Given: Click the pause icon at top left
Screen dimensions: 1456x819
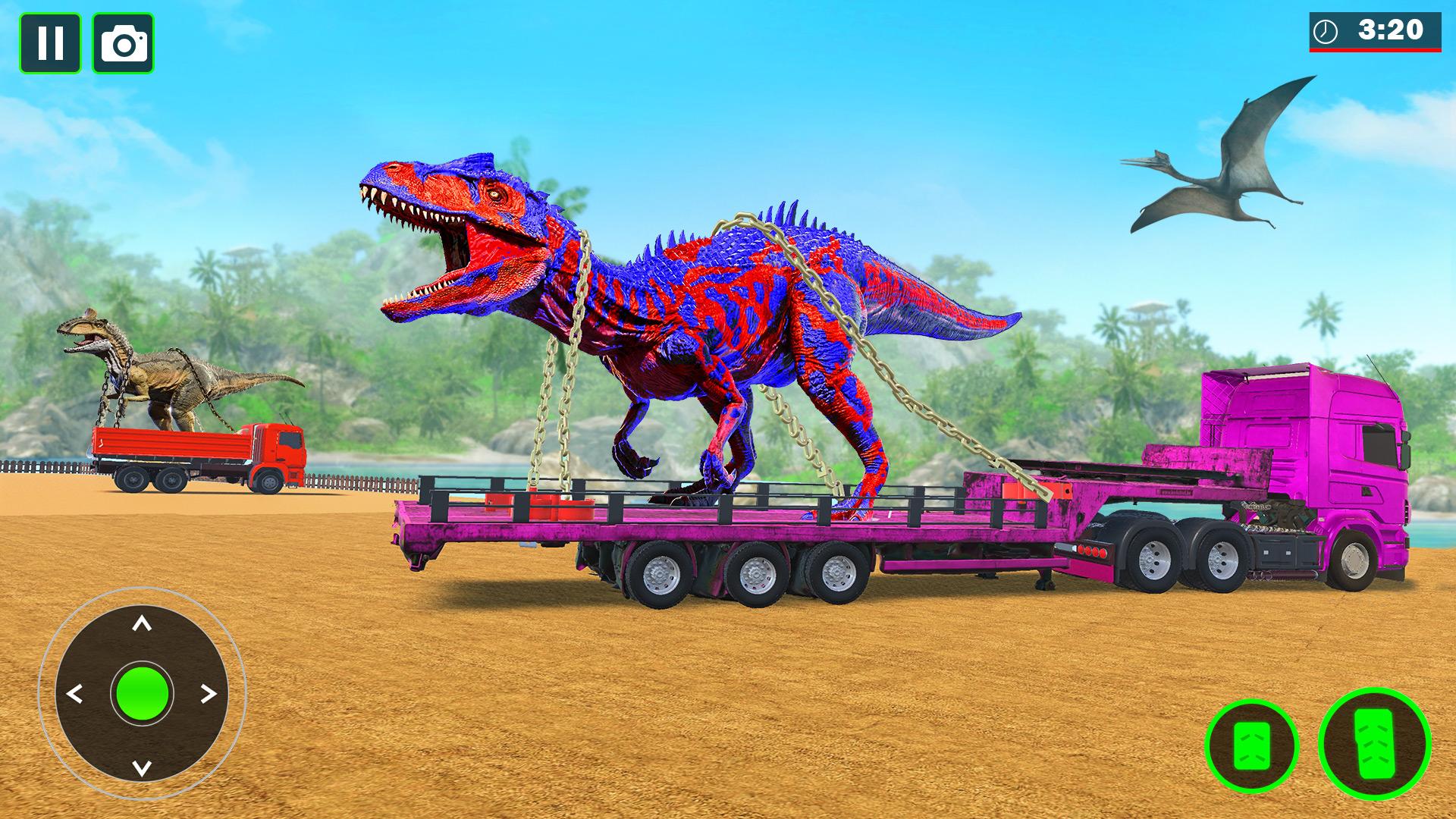Looking at the screenshot, I should [x=52, y=42].
